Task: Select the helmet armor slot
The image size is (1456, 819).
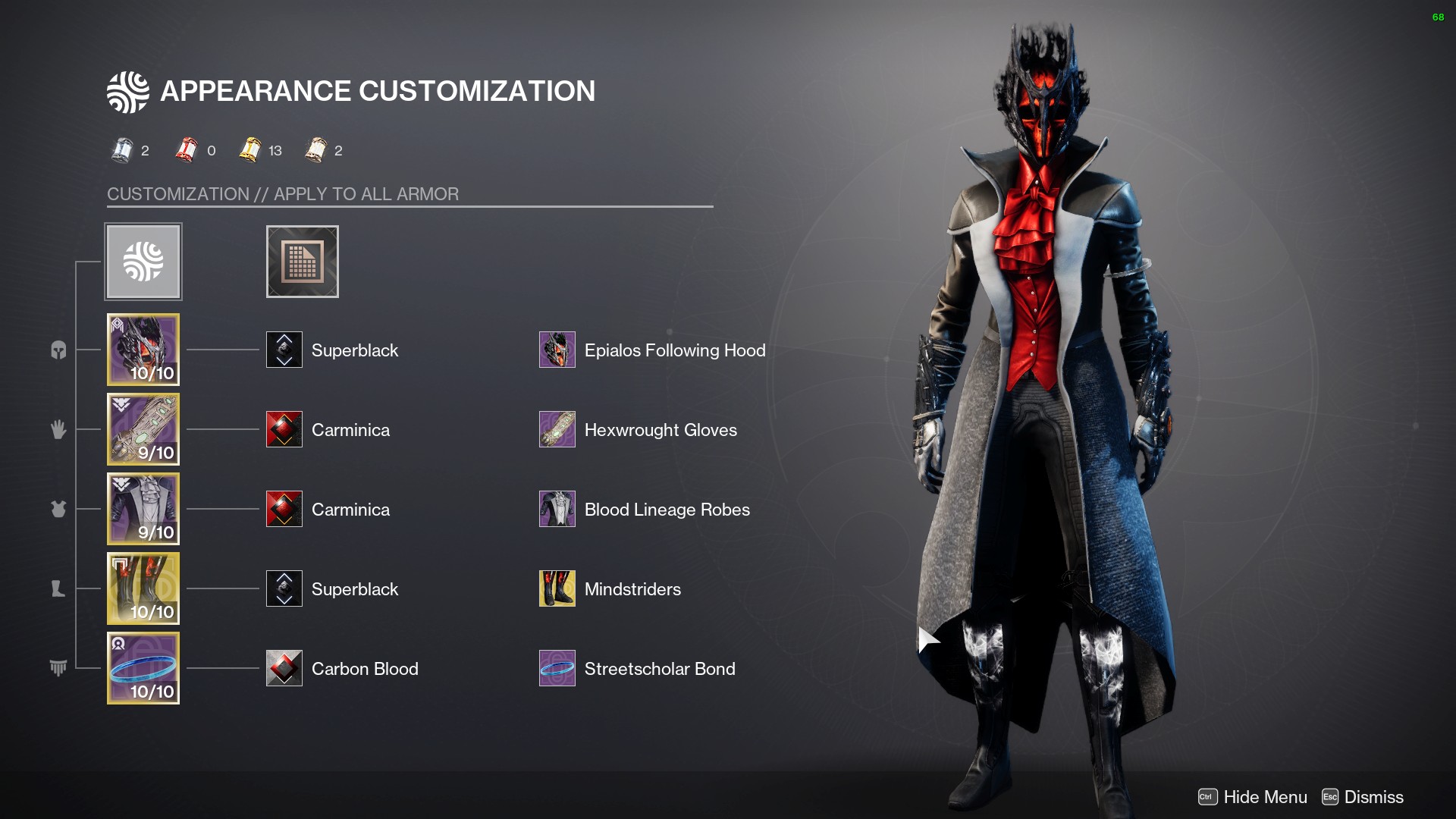Action: [143, 350]
